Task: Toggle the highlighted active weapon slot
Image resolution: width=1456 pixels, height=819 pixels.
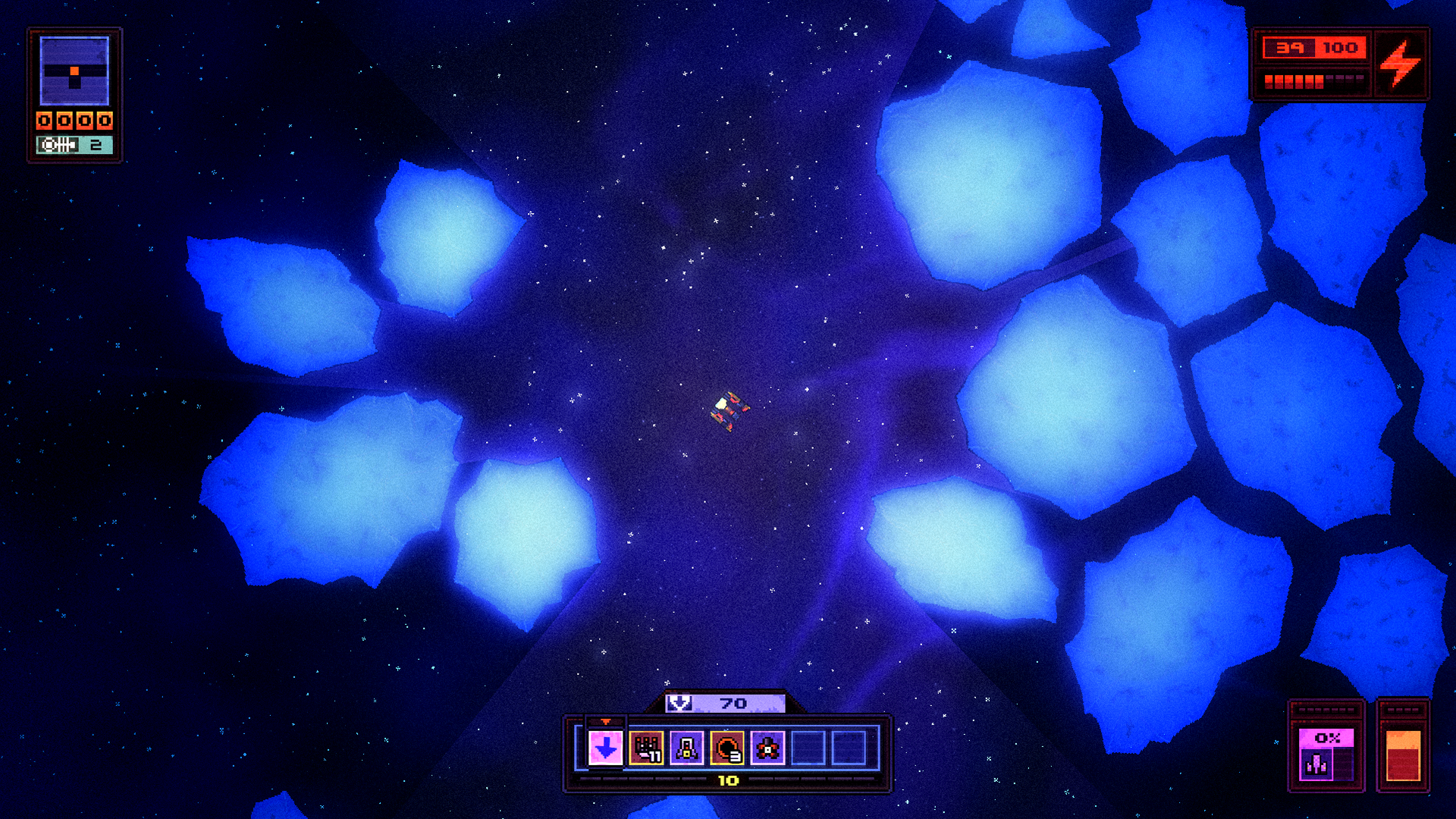Action: click(605, 748)
